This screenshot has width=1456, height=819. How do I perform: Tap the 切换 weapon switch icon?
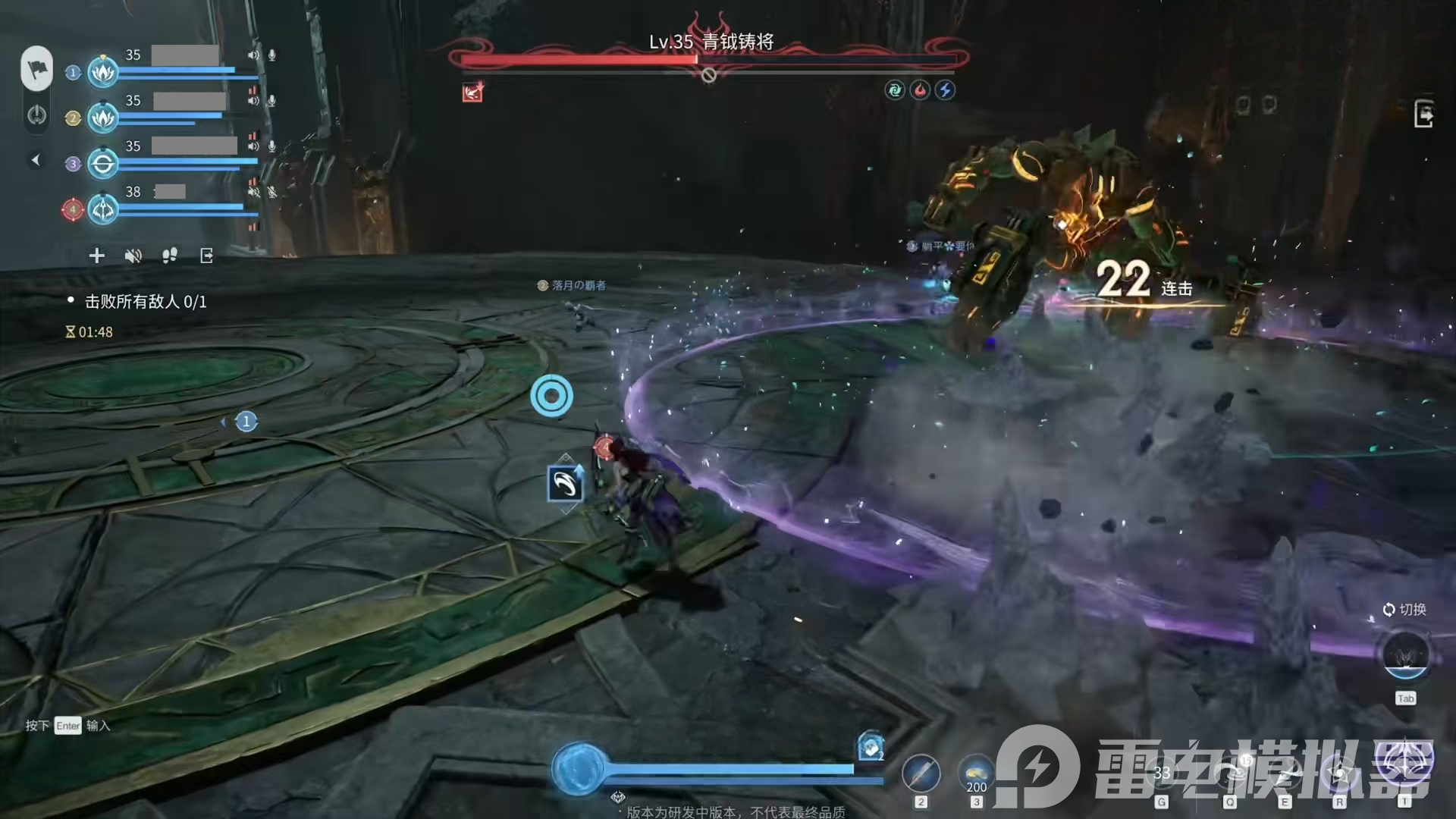coord(1405,656)
